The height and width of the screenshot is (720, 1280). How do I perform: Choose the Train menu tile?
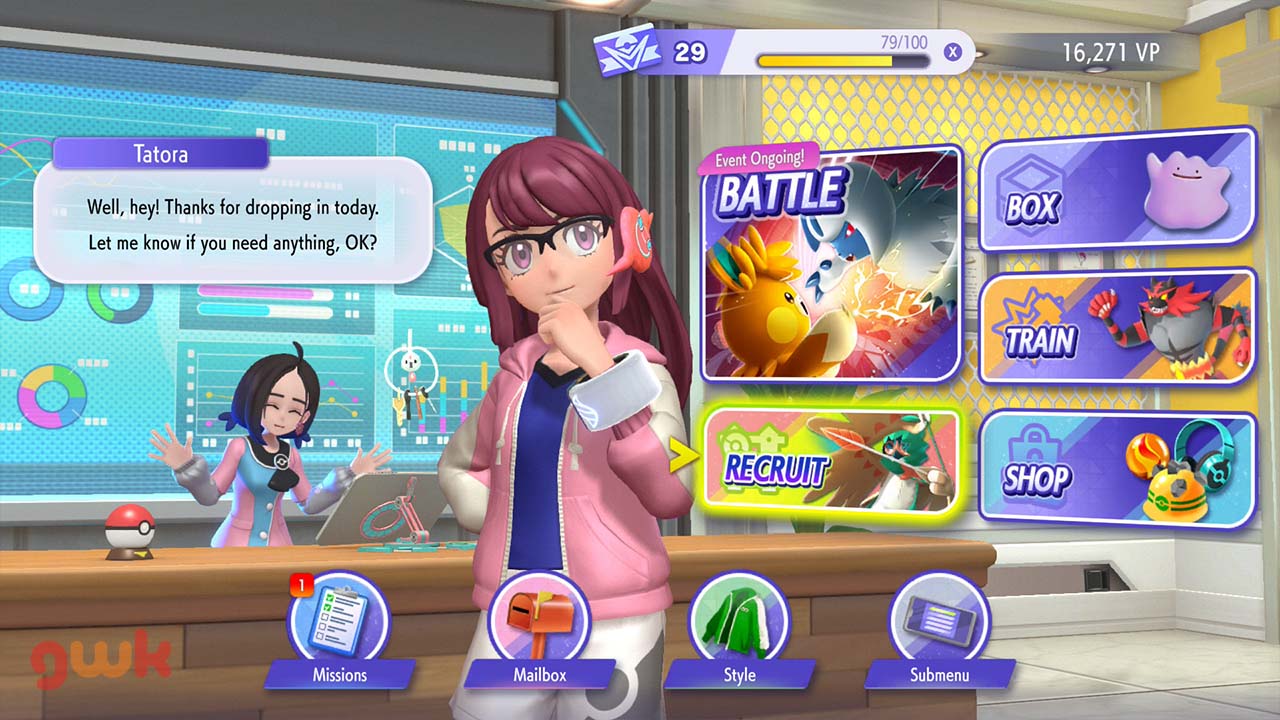tap(1117, 327)
